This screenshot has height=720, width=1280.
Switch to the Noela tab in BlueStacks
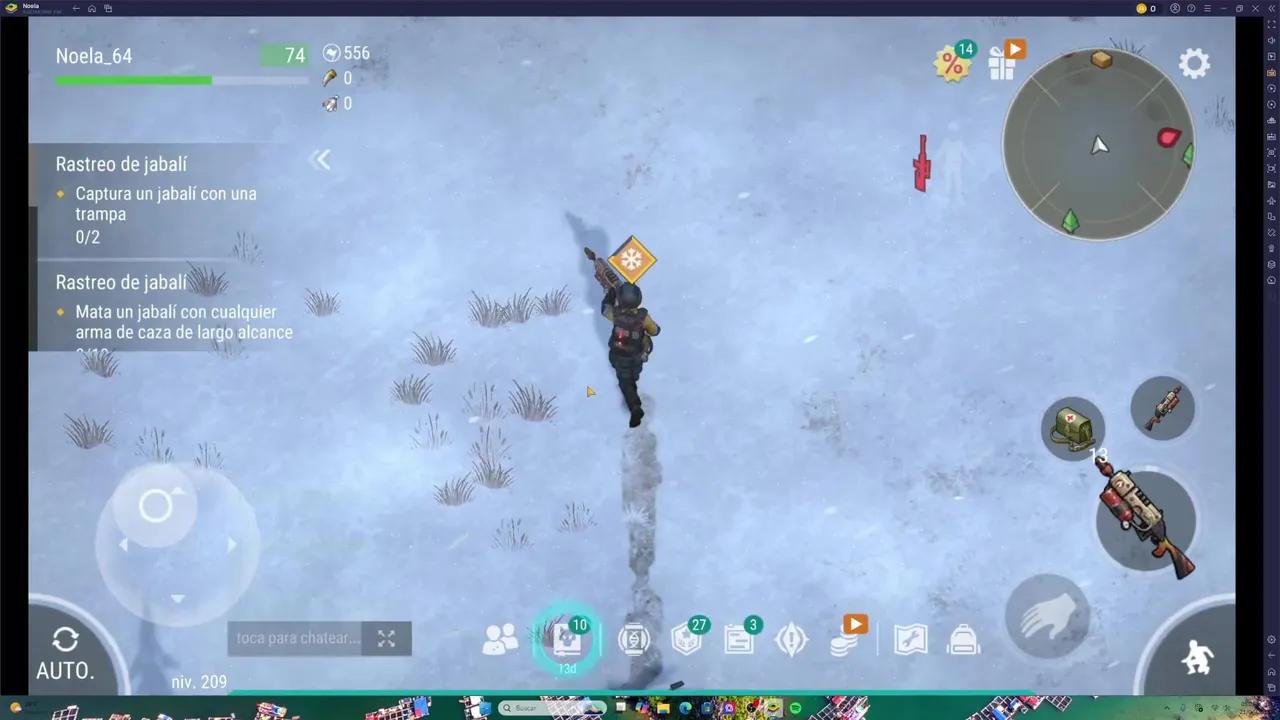(x=30, y=7)
